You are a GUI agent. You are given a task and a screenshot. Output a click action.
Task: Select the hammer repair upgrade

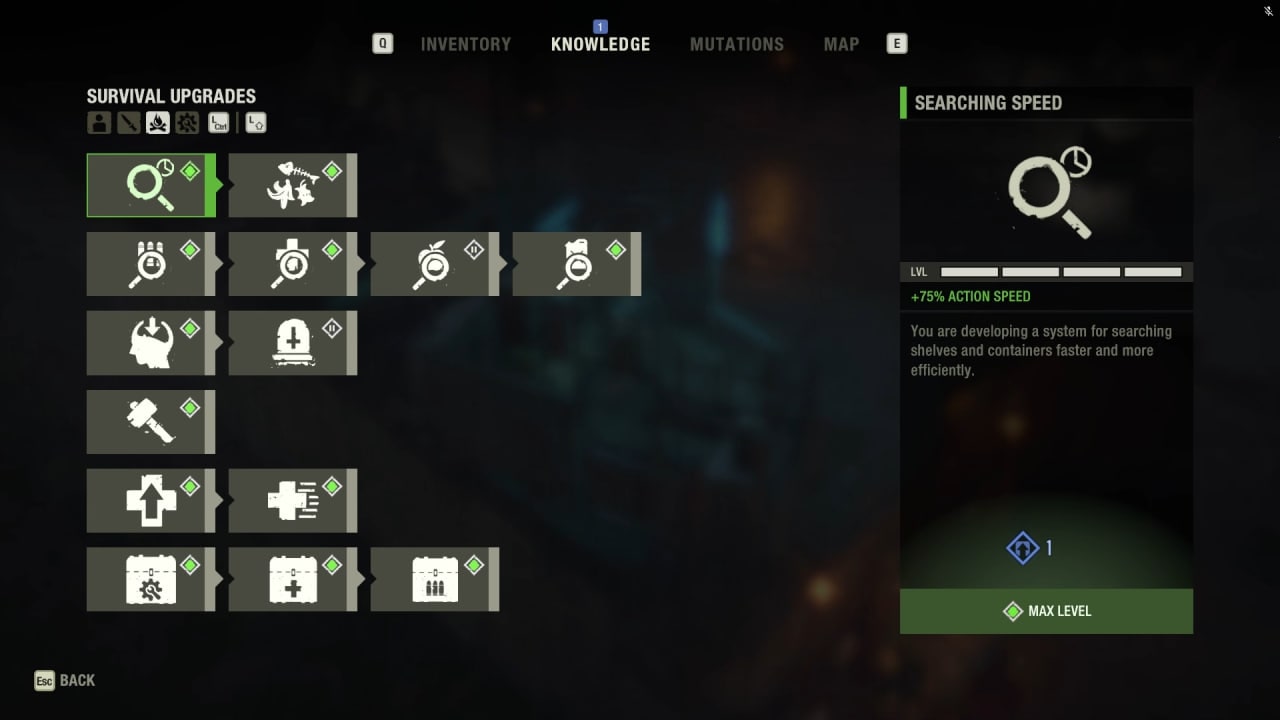pyautogui.click(x=150, y=421)
